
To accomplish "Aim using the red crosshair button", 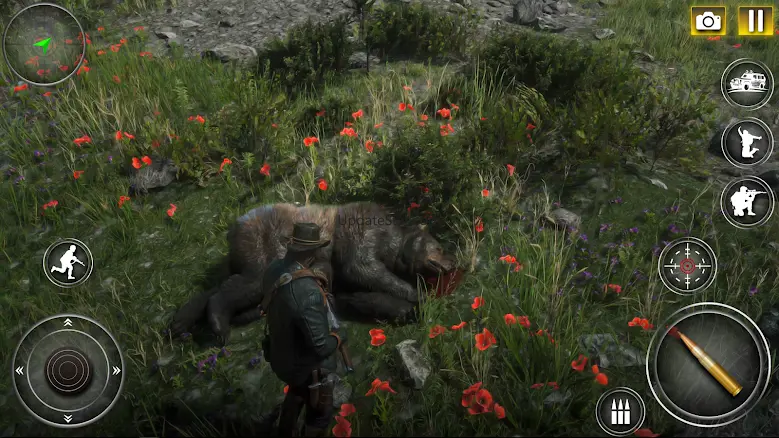I will pos(687,266).
